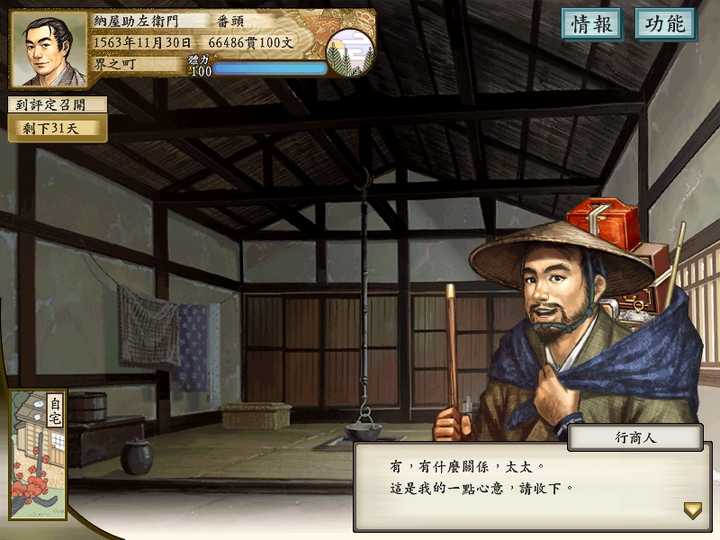Open the 功能 function menu

point(665,24)
